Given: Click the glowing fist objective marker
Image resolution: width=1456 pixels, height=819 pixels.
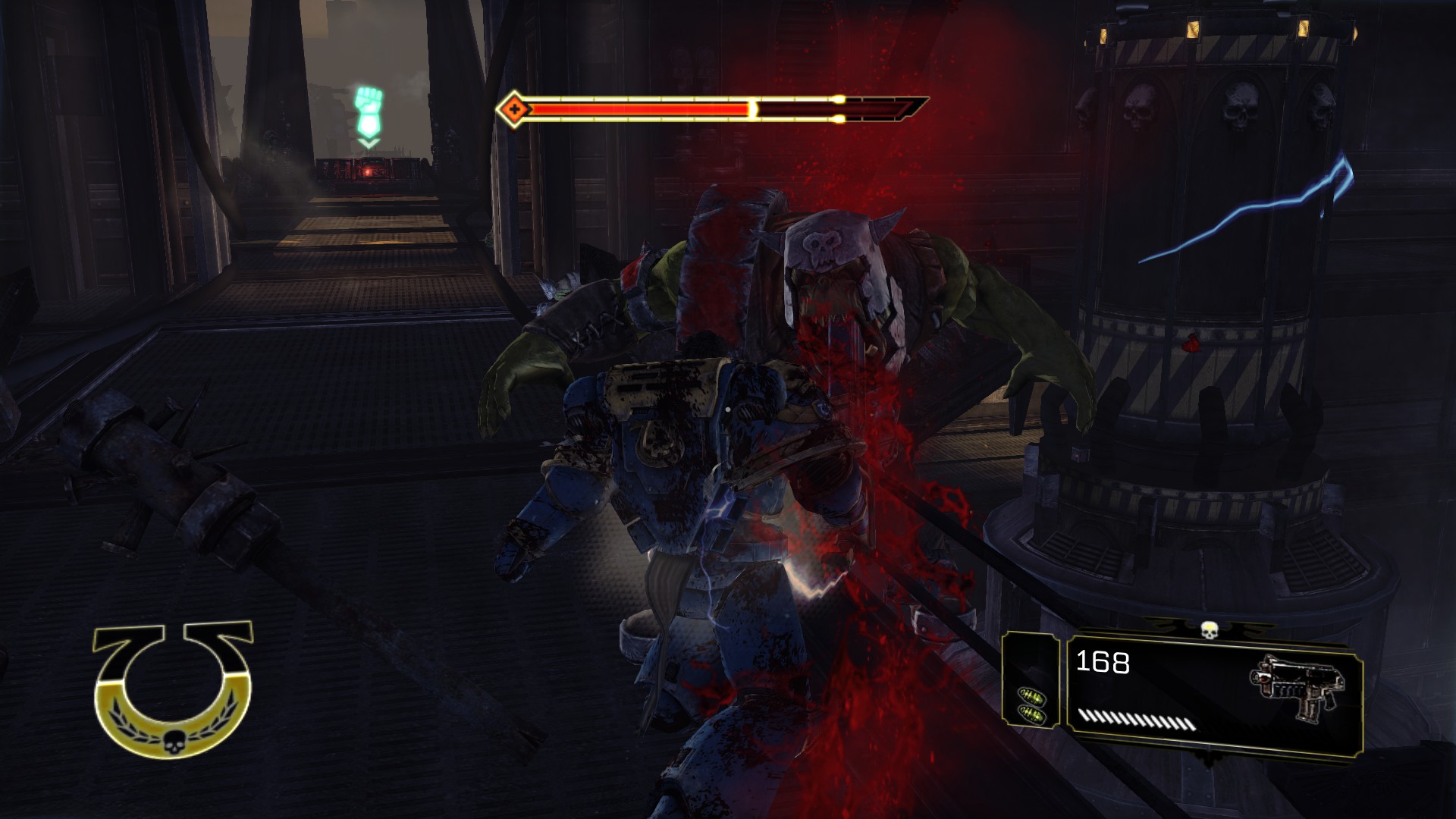Looking at the screenshot, I should (369, 112).
